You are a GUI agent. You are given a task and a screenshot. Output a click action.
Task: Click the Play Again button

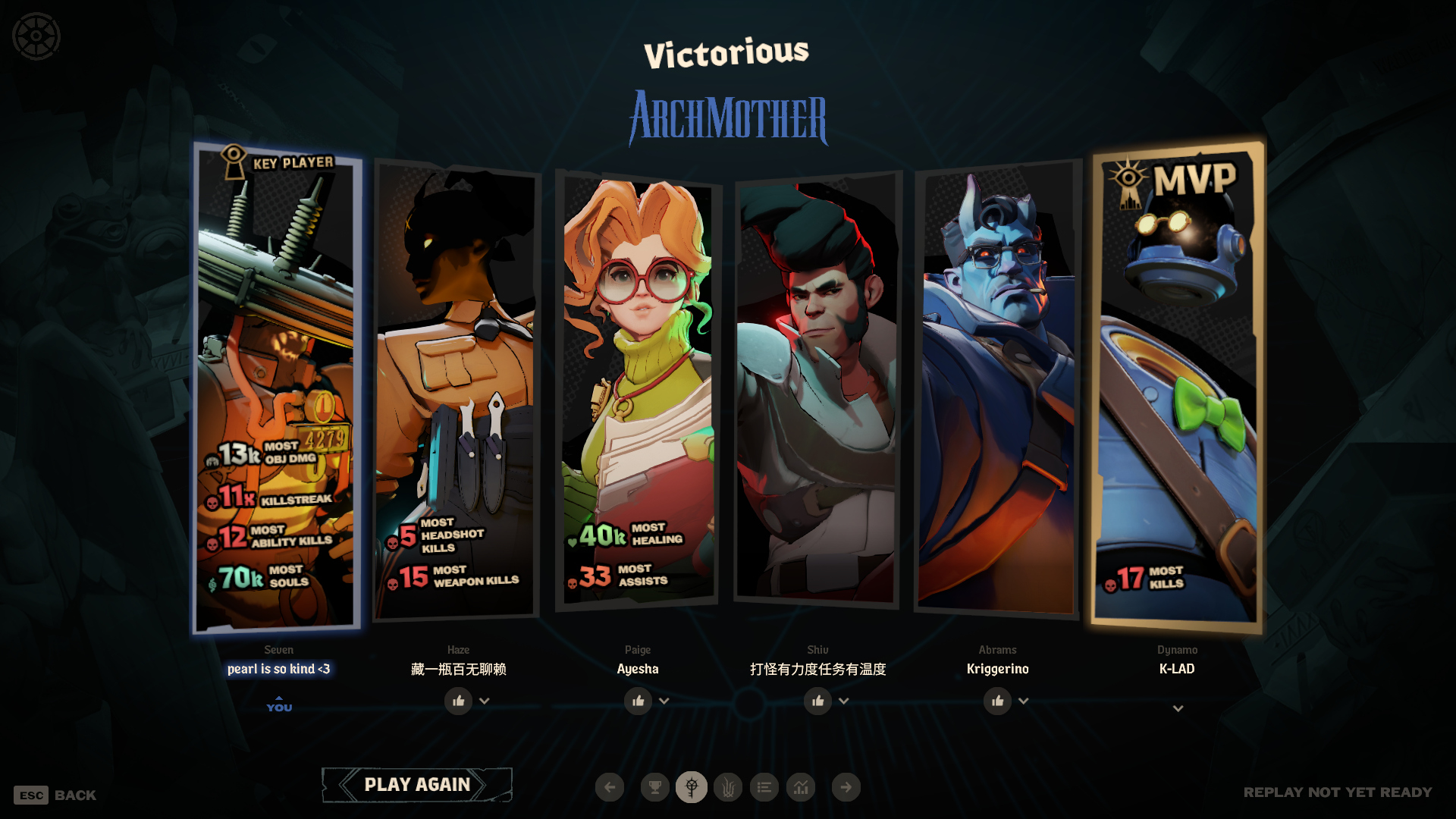point(417,785)
